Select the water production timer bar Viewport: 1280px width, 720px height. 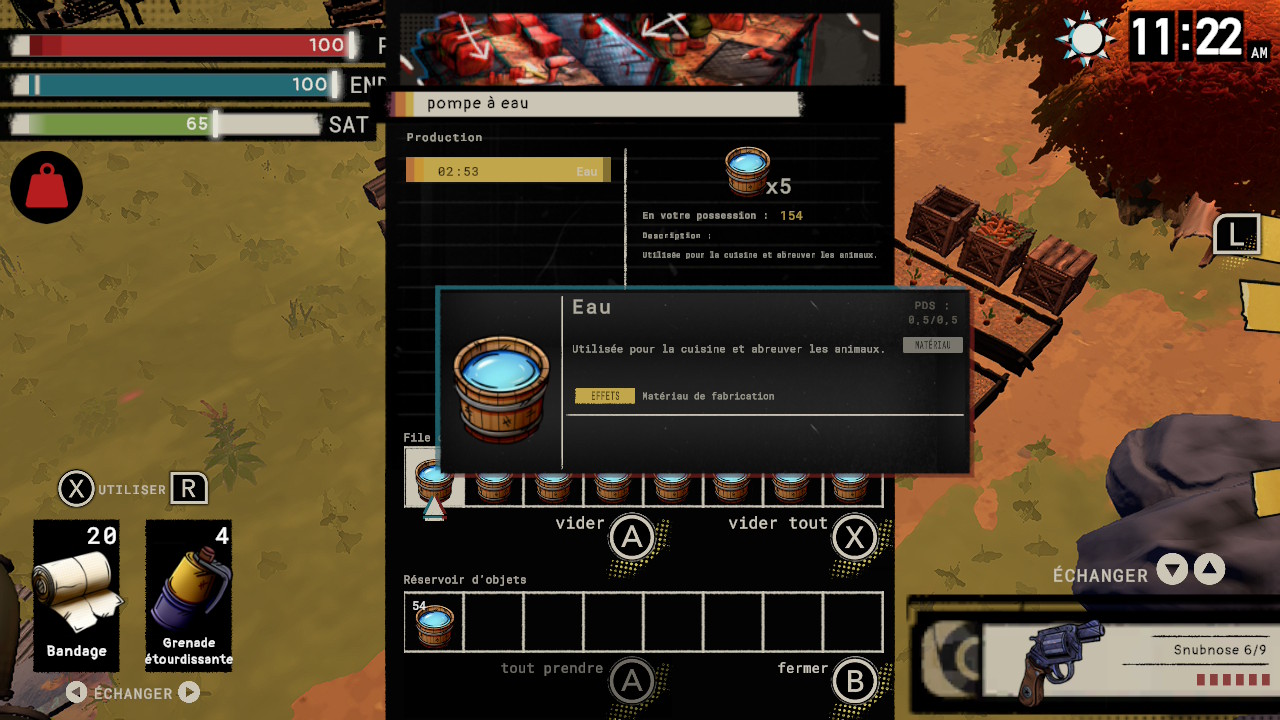[508, 171]
